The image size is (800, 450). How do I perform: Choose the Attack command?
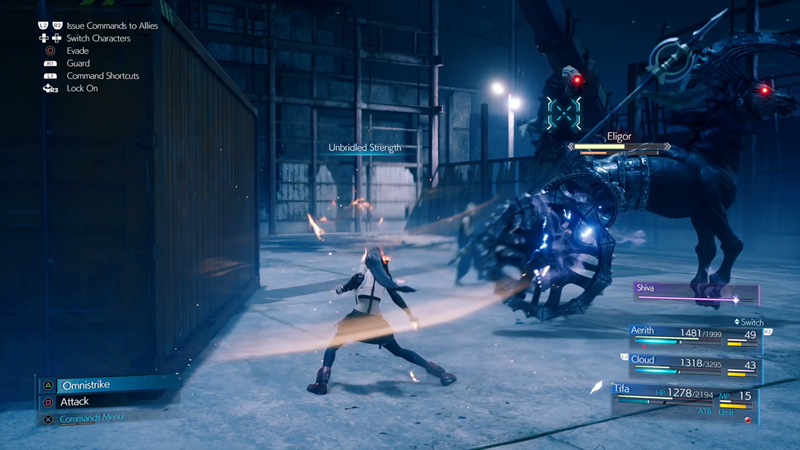75,402
